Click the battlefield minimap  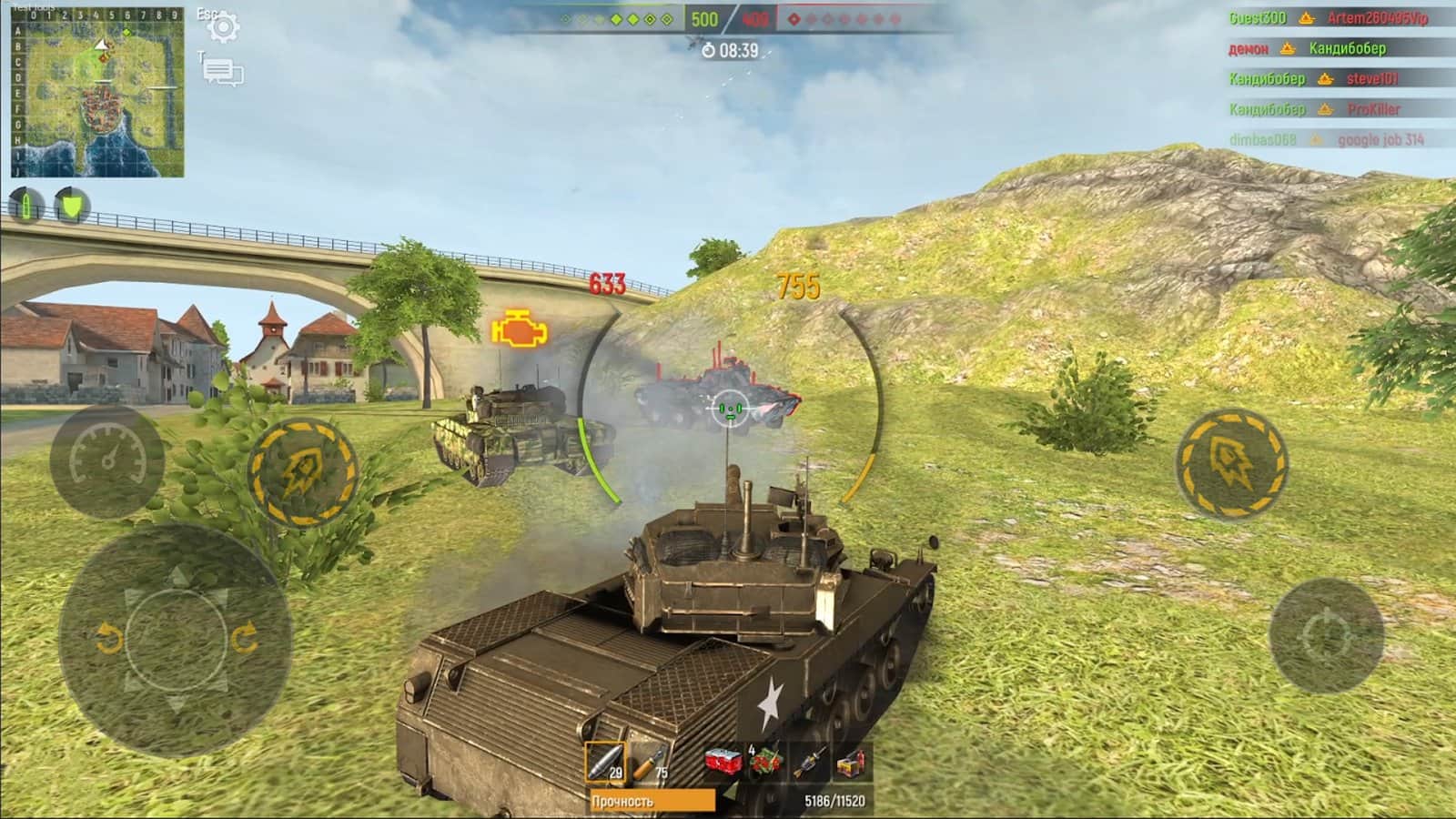pos(98,94)
